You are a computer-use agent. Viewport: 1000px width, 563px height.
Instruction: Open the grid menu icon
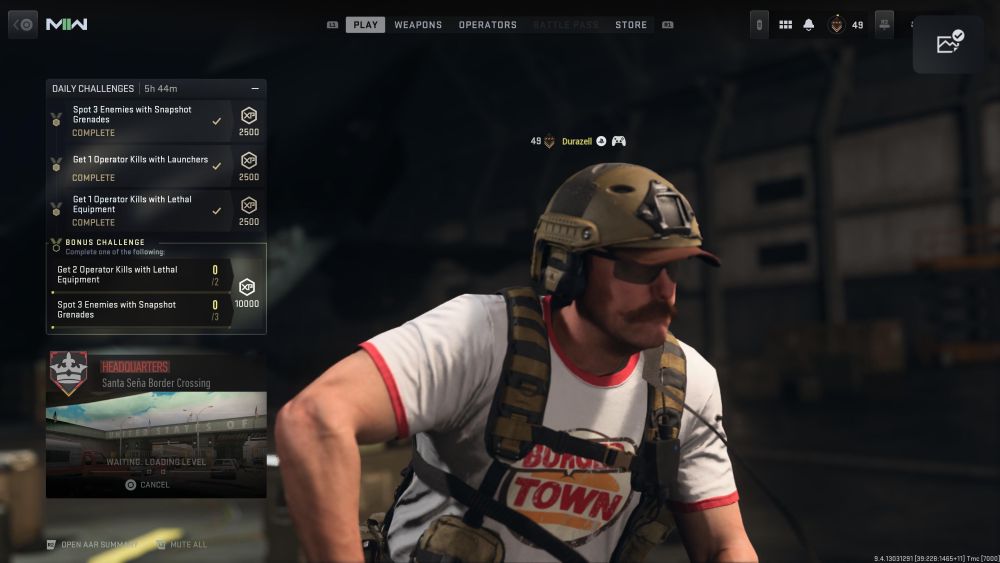pos(785,25)
